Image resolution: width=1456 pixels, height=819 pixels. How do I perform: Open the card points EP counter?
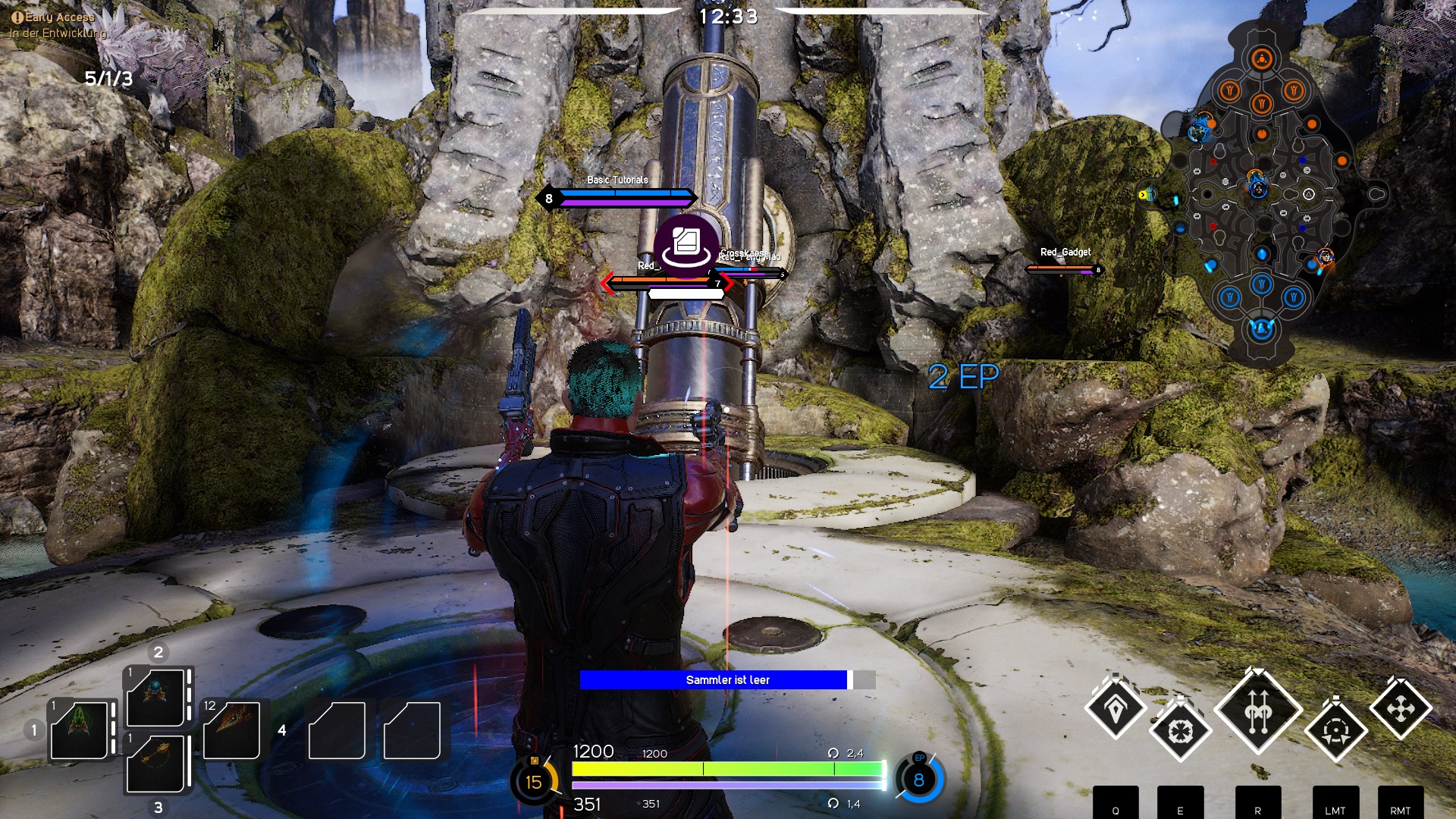(x=918, y=779)
